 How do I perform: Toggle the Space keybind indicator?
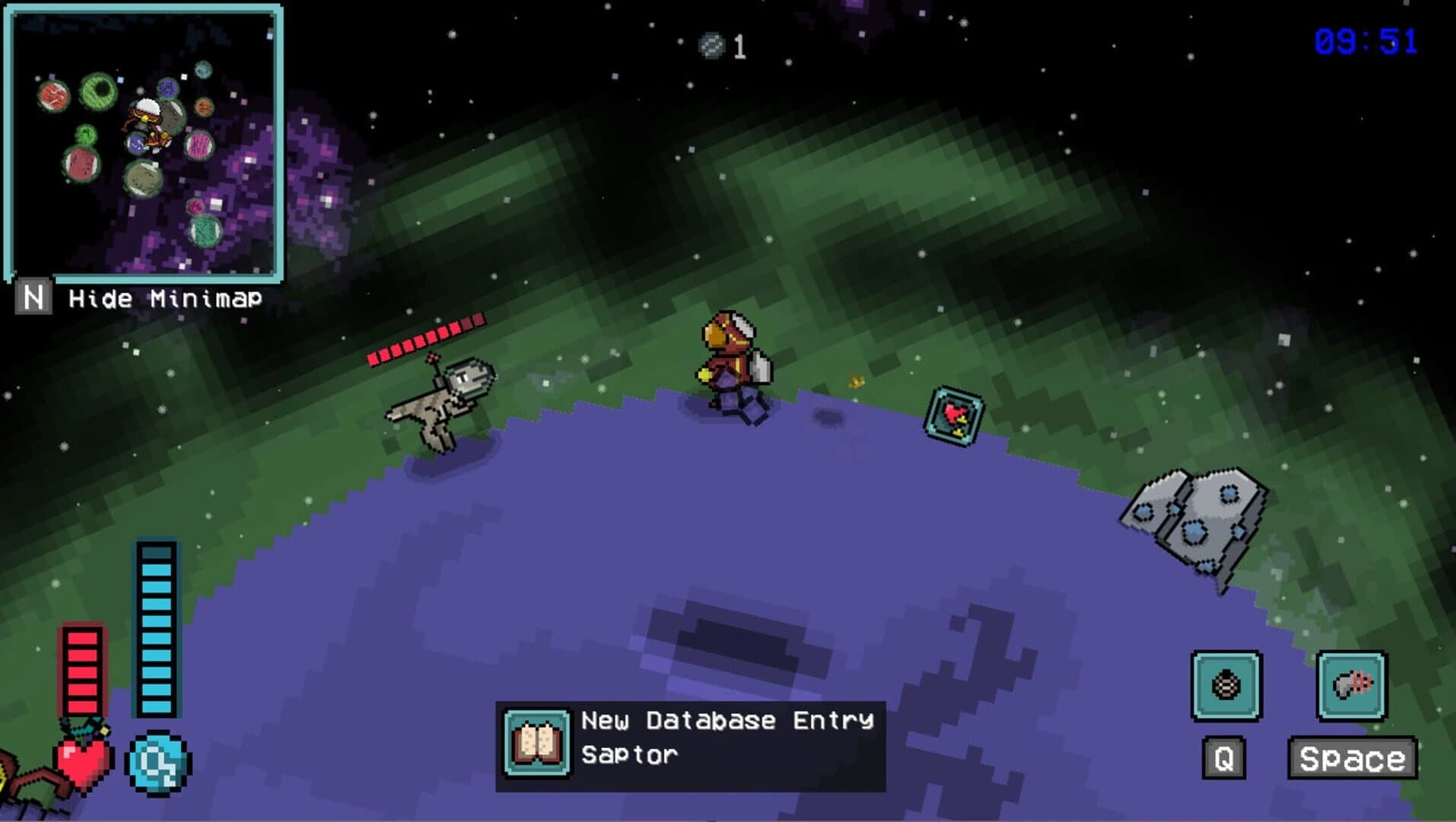tap(1353, 757)
